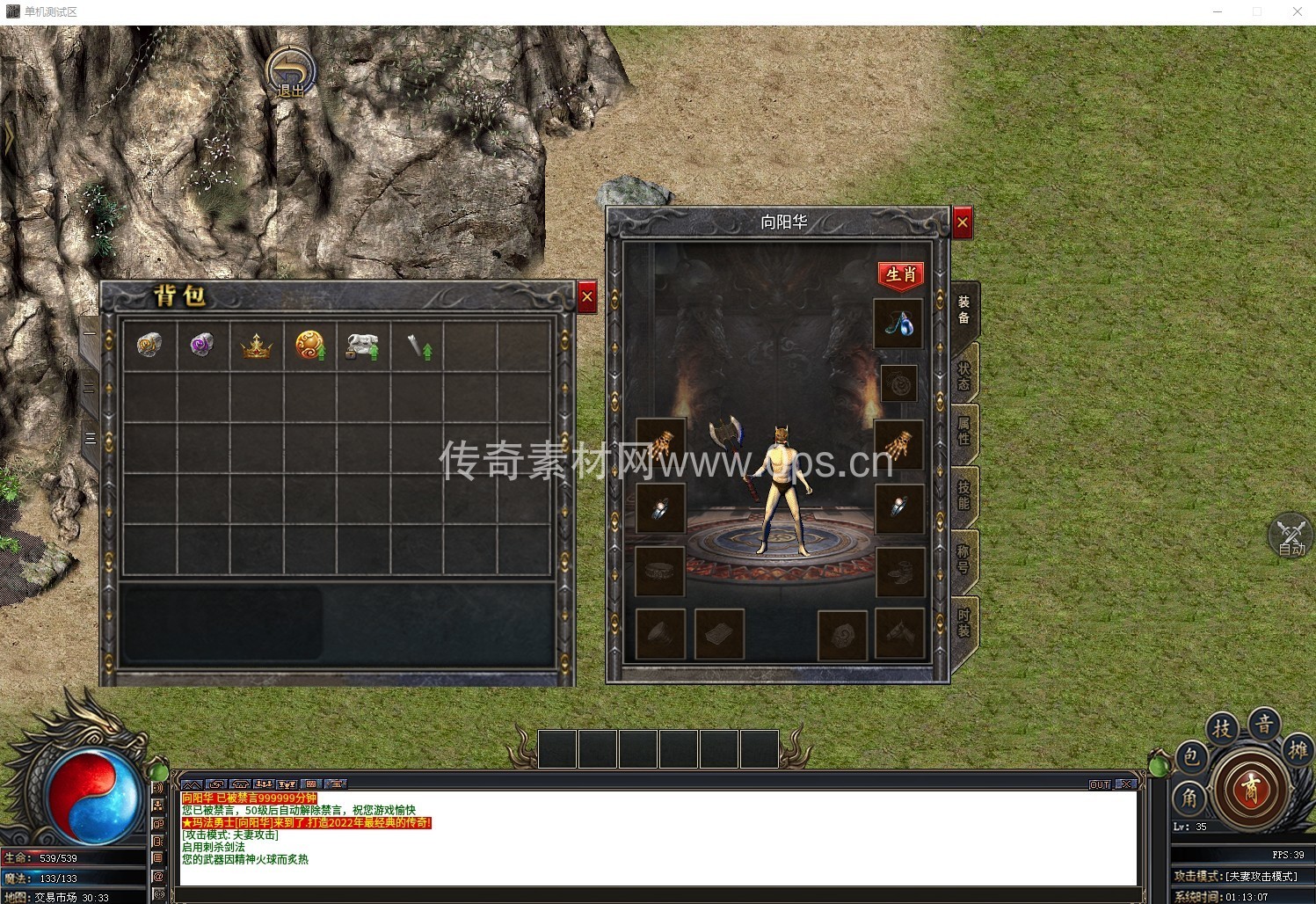Show the 称号 titles tab
This screenshot has height=904, width=1316.
(x=963, y=558)
